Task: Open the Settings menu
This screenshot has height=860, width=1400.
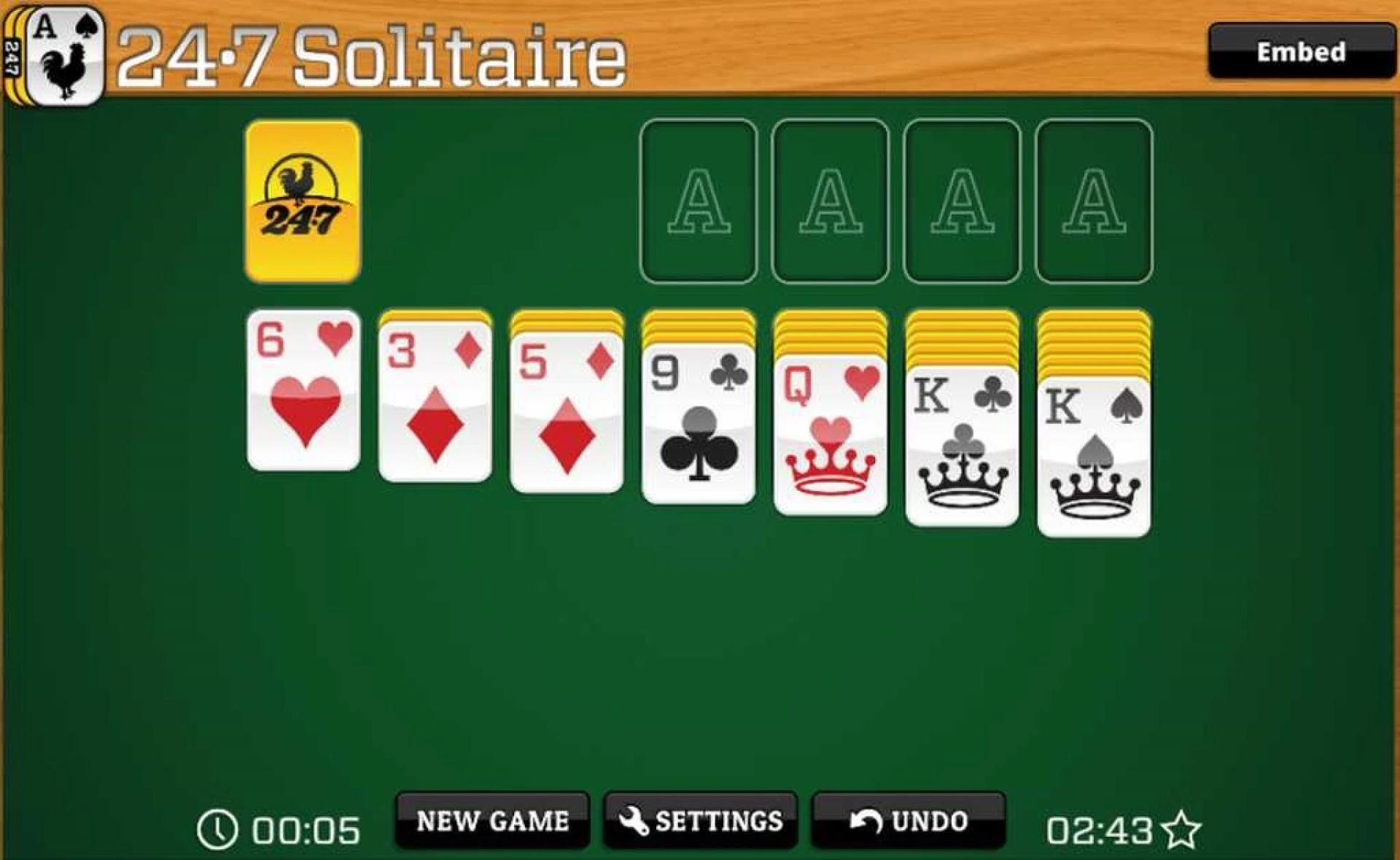Action: [x=700, y=821]
